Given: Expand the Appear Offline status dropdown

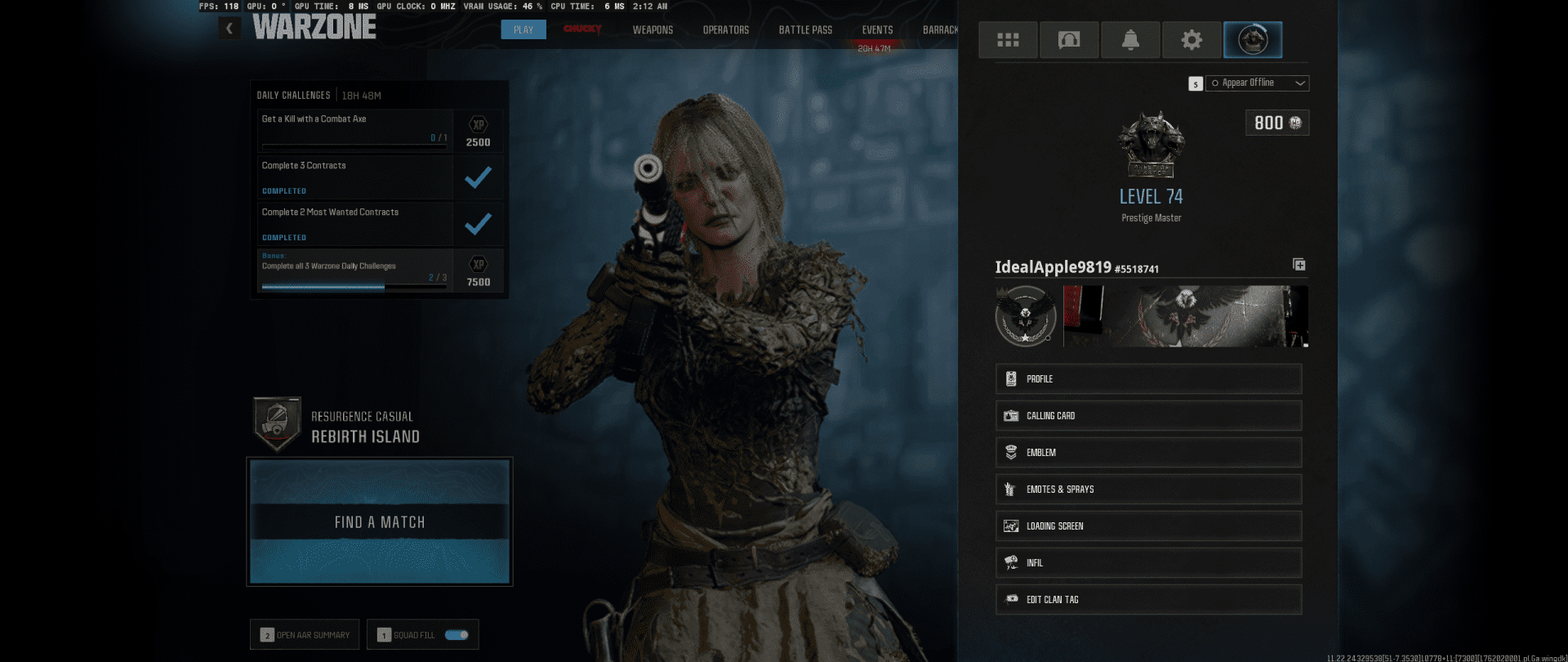Looking at the screenshot, I should coord(1301,83).
